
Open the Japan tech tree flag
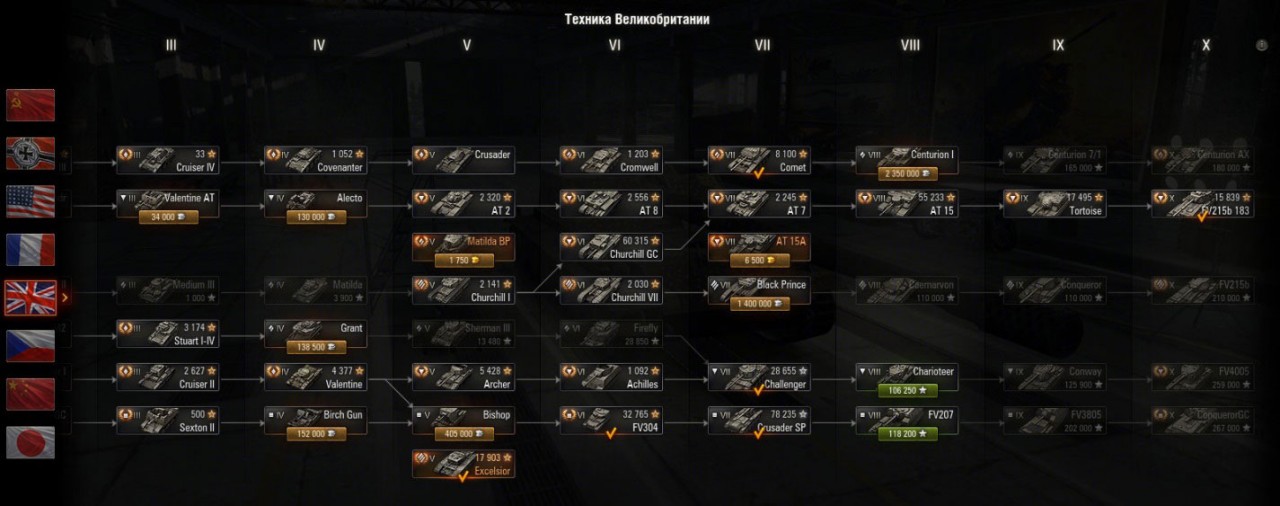click(x=30, y=441)
